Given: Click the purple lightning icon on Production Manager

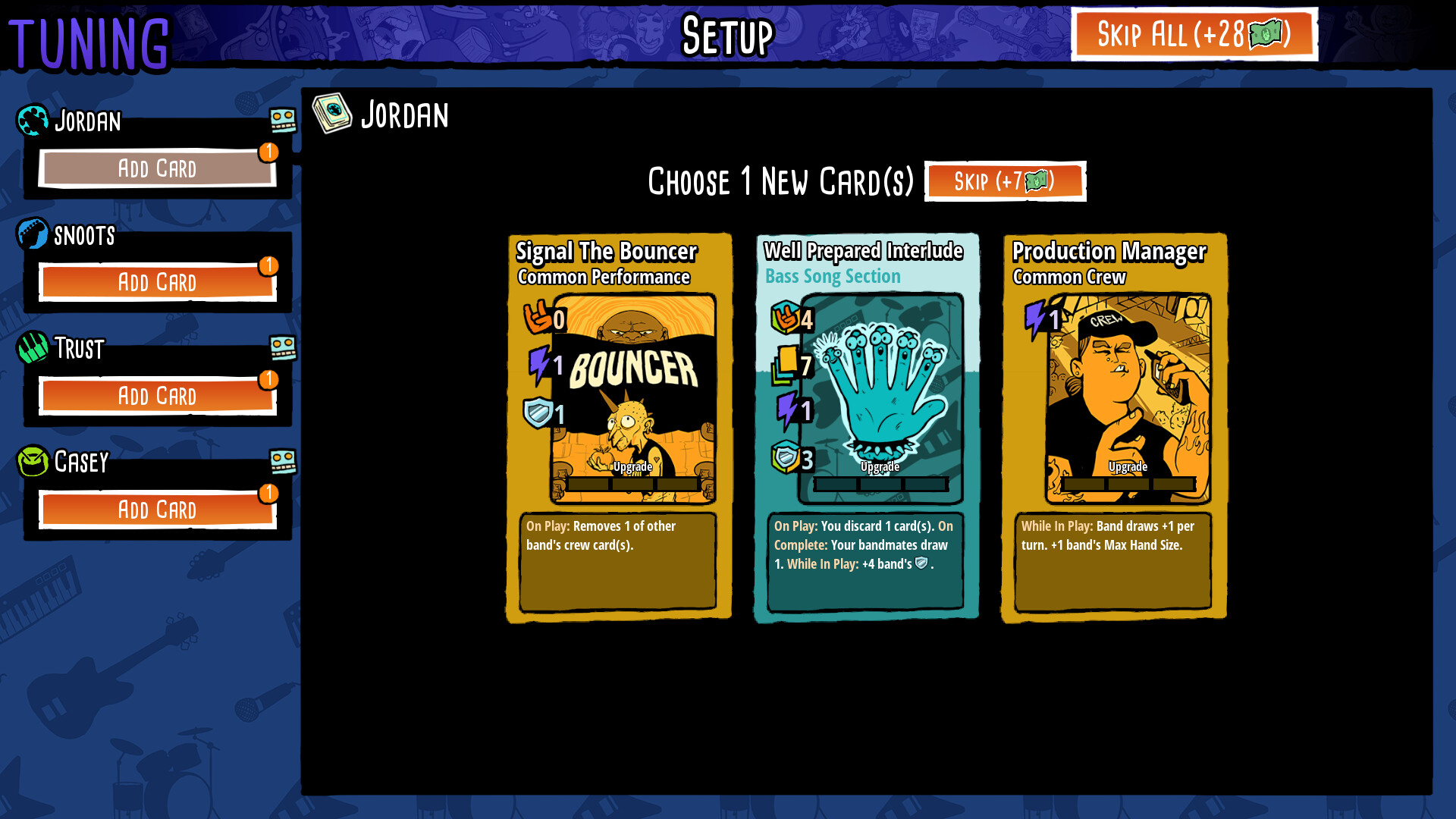Looking at the screenshot, I should tap(1037, 318).
